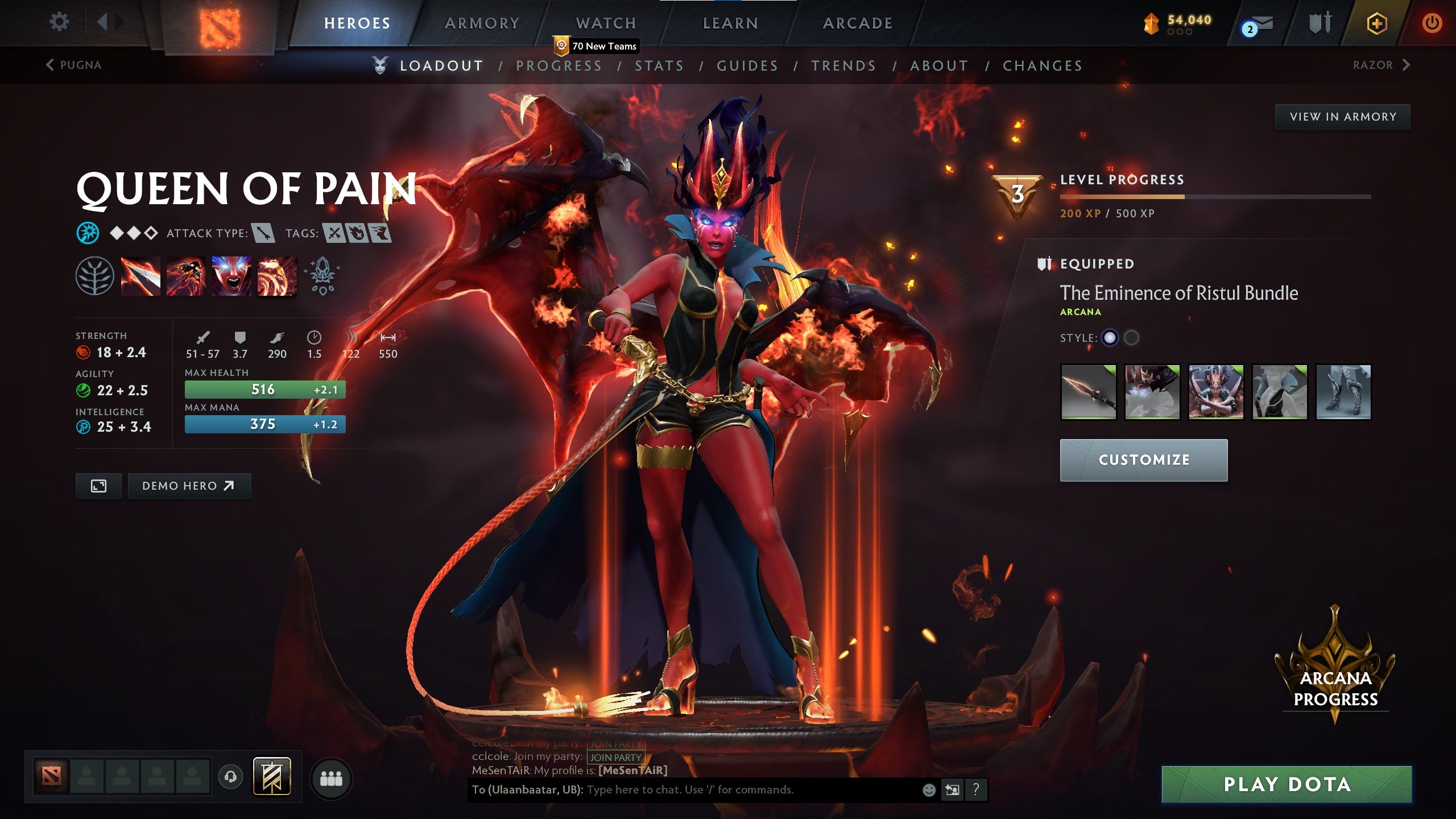Switch to the Armory tab
This screenshot has height=819, width=1456.
(x=482, y=23)
